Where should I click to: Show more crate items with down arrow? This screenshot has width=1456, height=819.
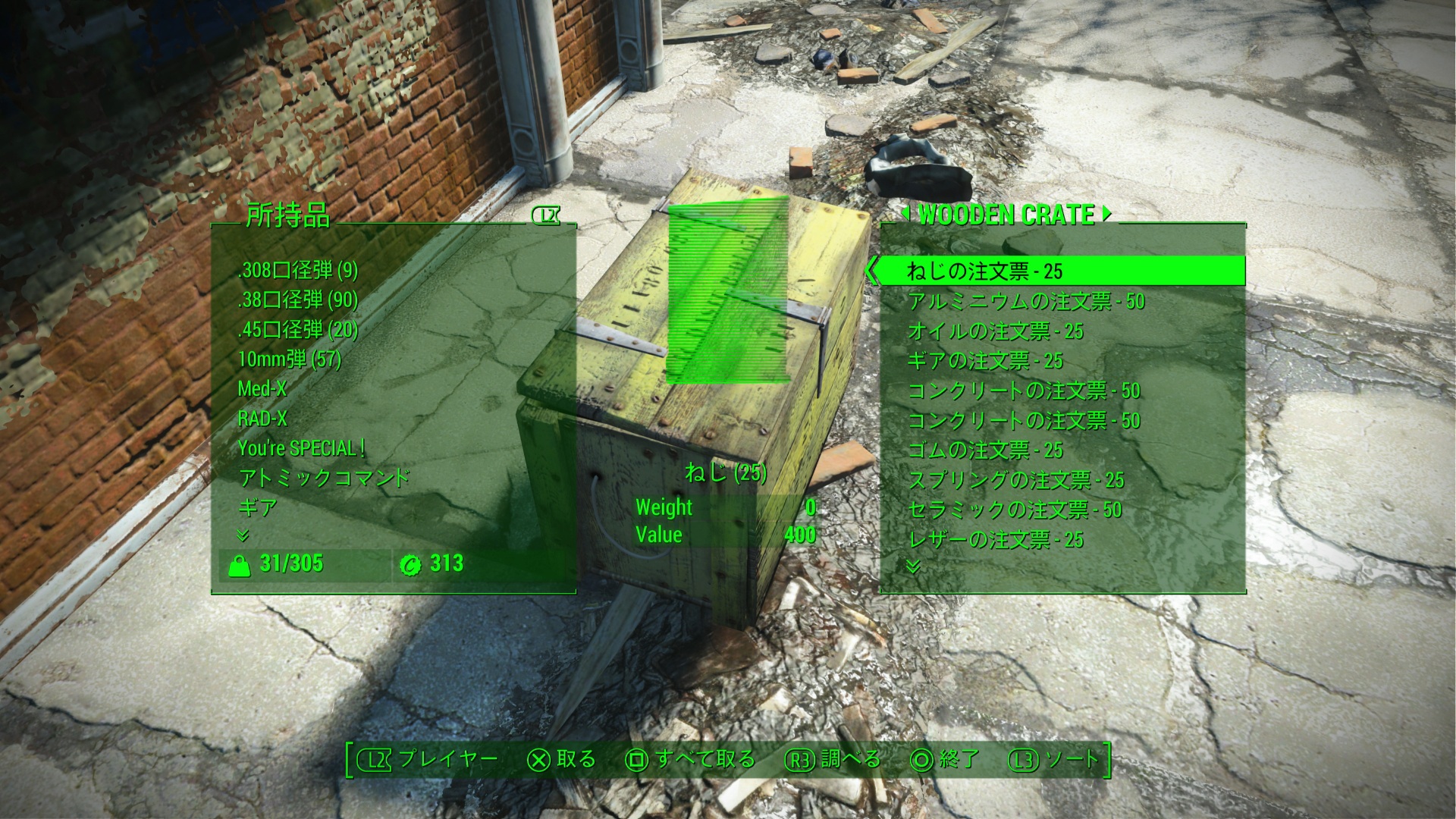(913, 566)
